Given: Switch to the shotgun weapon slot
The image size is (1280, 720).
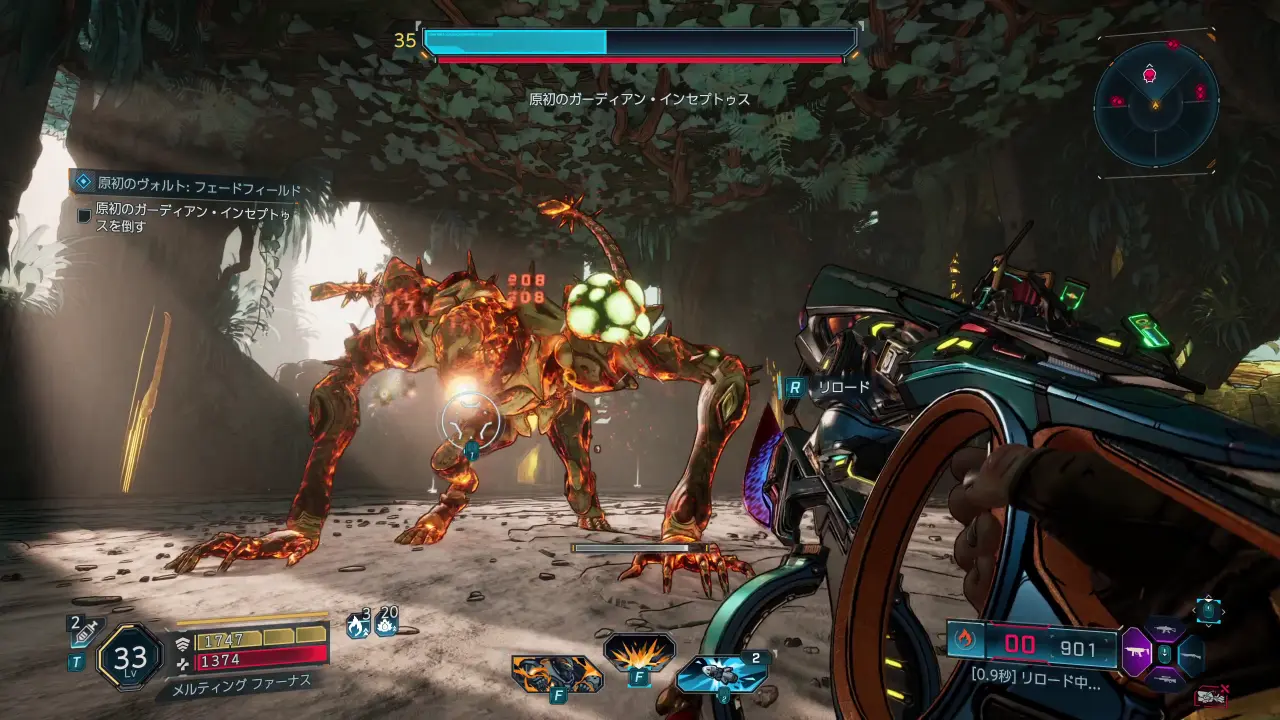Looking at the screenshot, I should pyautogui.click(x=1190, y=654).
